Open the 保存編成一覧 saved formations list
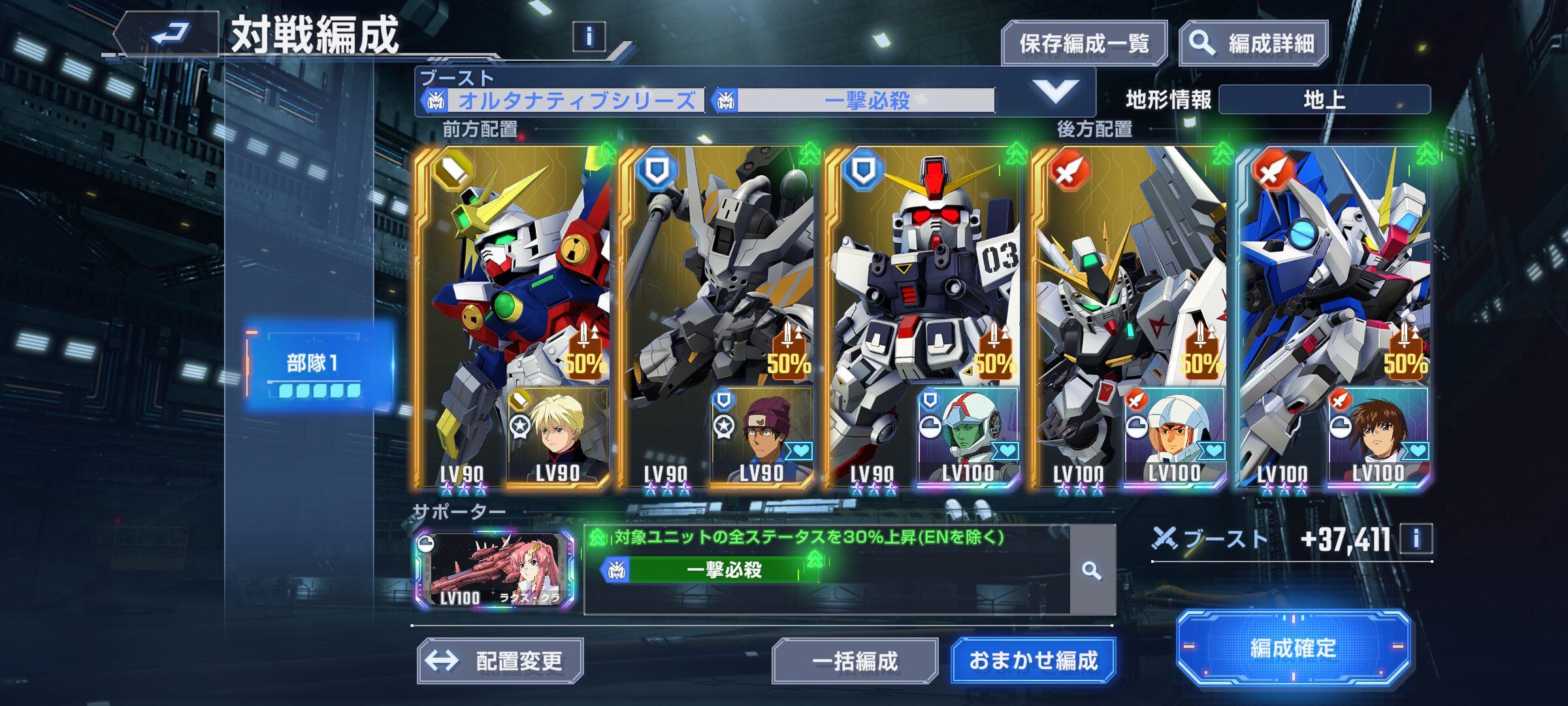1568x706 pixels. pos(1084,43)
